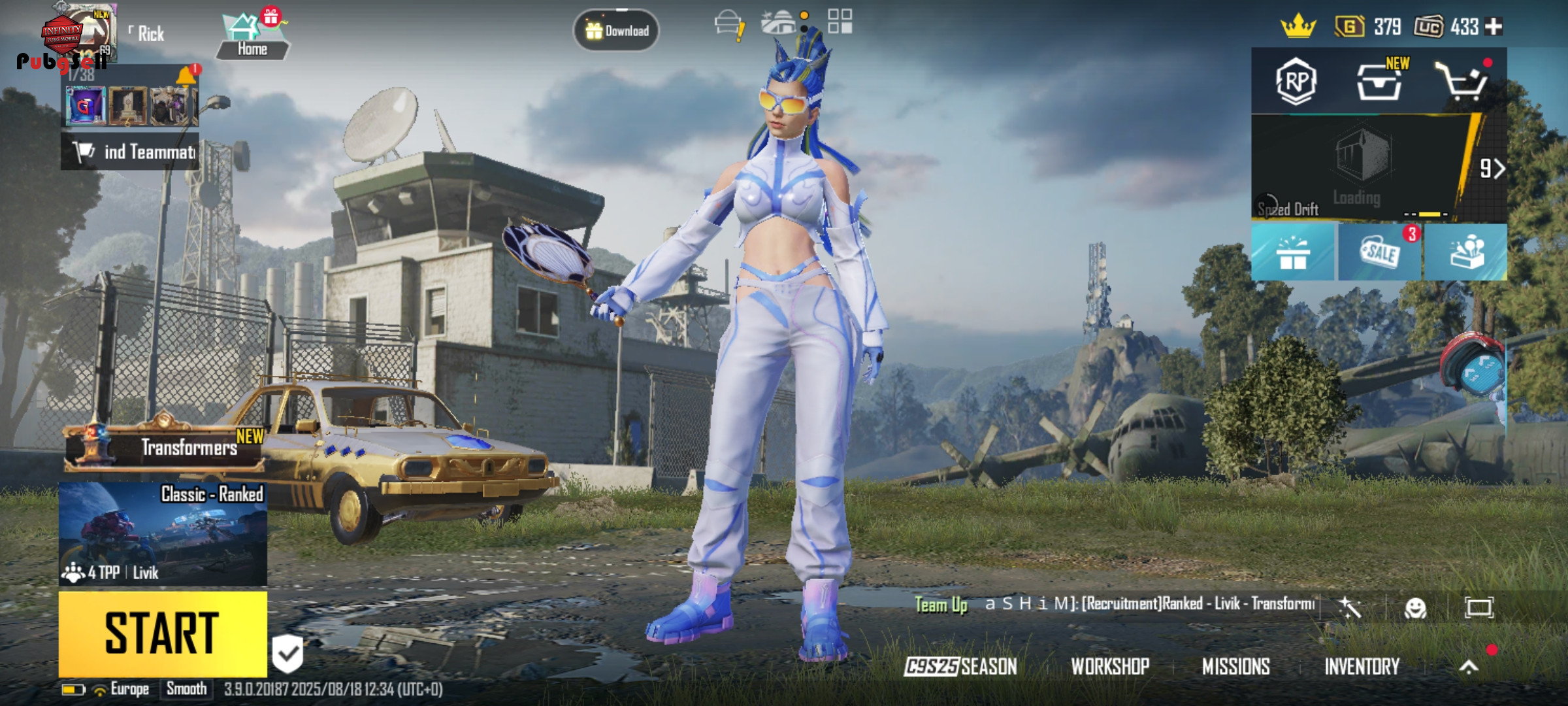Open the Classic - Ranked mode selector
The width and height of the screenshot is (1568, 706).
click(x=163, y=533)
